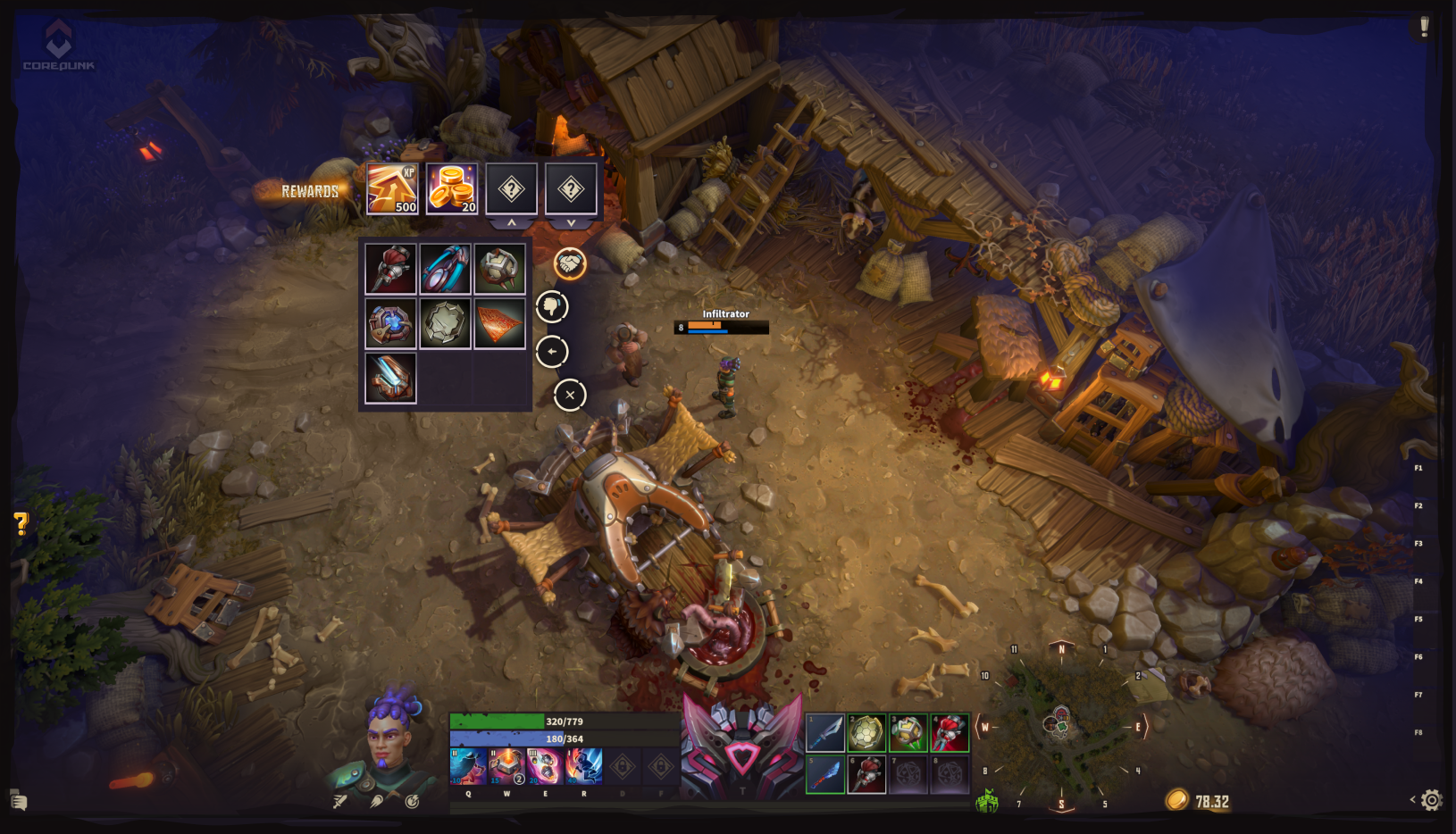Click the green castle icon beside minimap
1456x834 pixels.
point(987,801)
